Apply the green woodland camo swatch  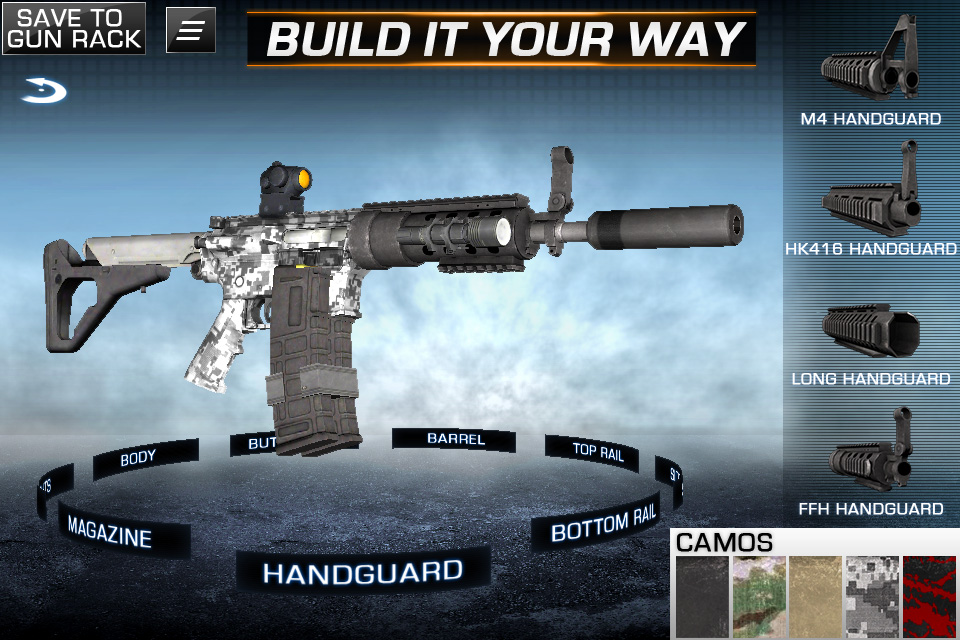[x=758, y=597]
